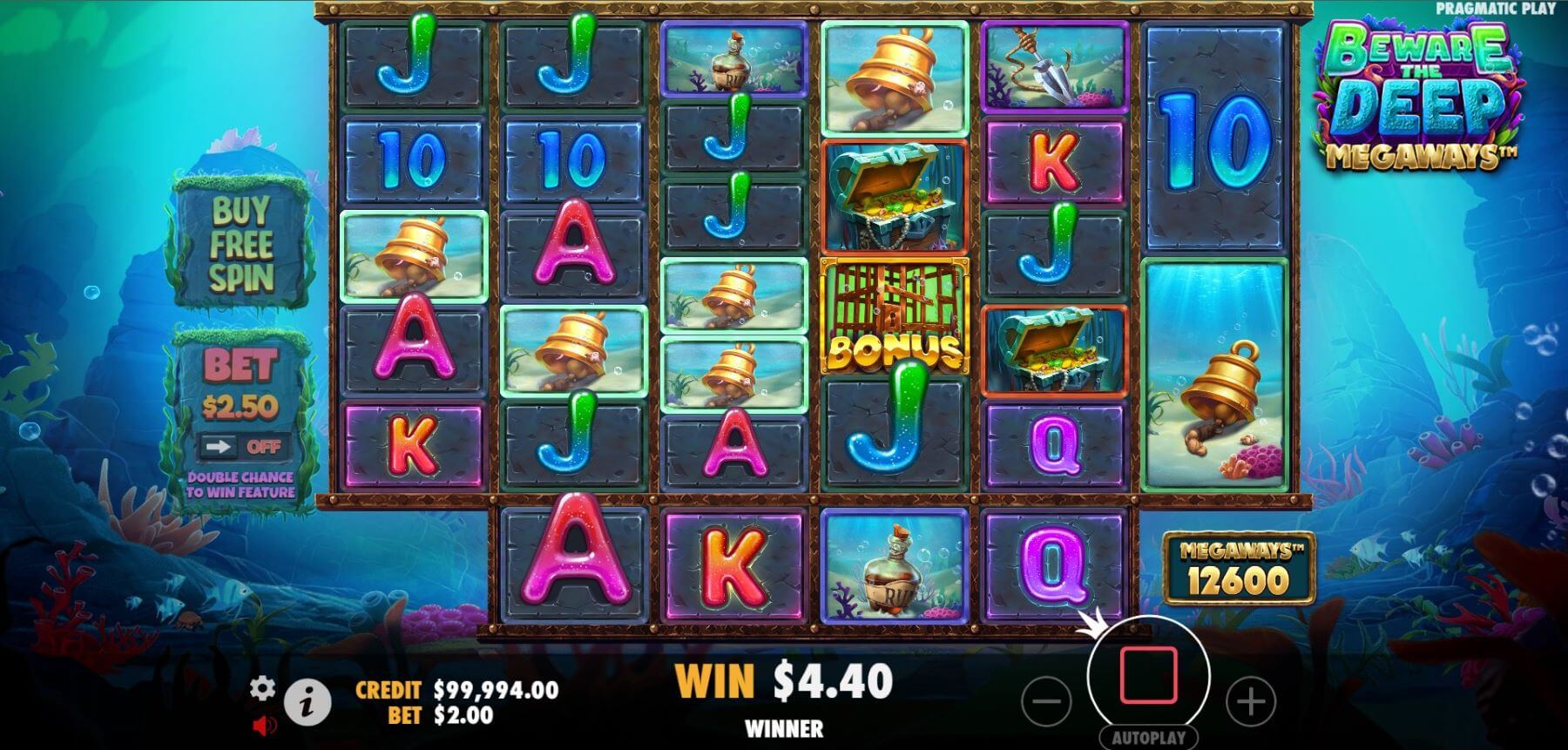The width and height of the screenshot is (1568, 750).
Task: Toggle the Double Chance bet switch
Action: point(240,447)
